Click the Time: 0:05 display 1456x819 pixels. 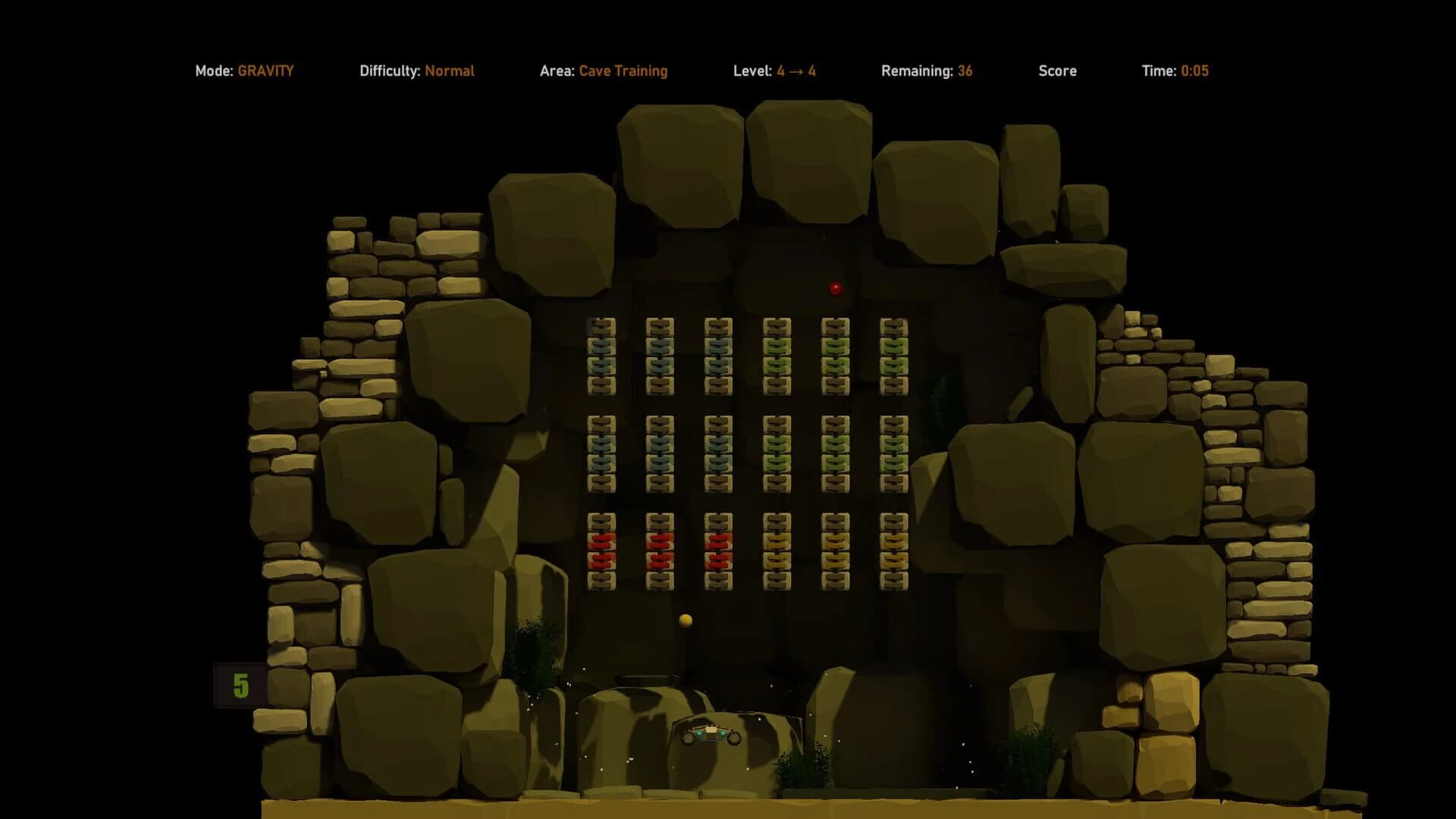(1175, 71)
